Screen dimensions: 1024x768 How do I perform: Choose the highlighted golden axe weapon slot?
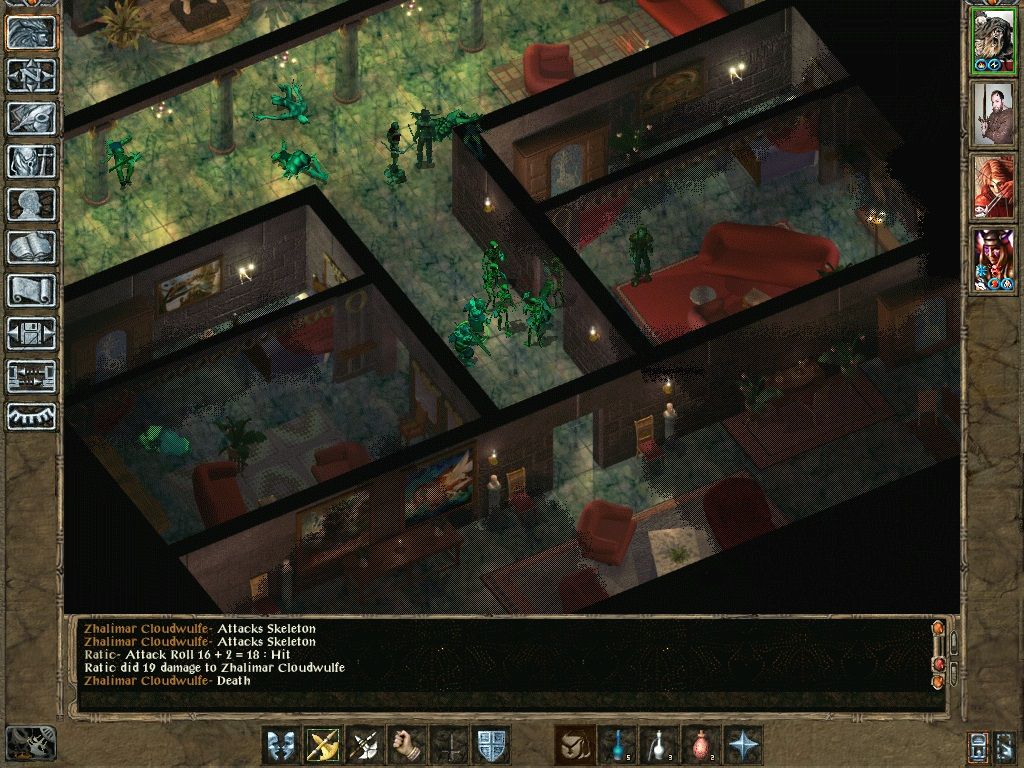323,745
